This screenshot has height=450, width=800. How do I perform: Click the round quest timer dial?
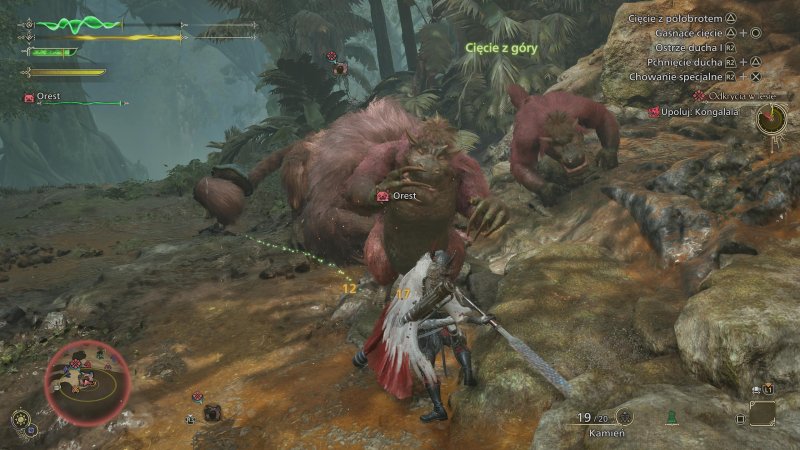pos(771,120)
